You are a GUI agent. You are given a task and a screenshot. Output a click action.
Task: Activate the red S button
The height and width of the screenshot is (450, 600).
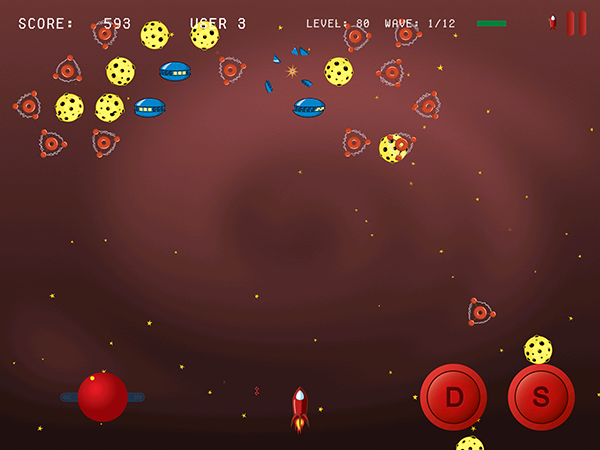(x=541, y=397)
